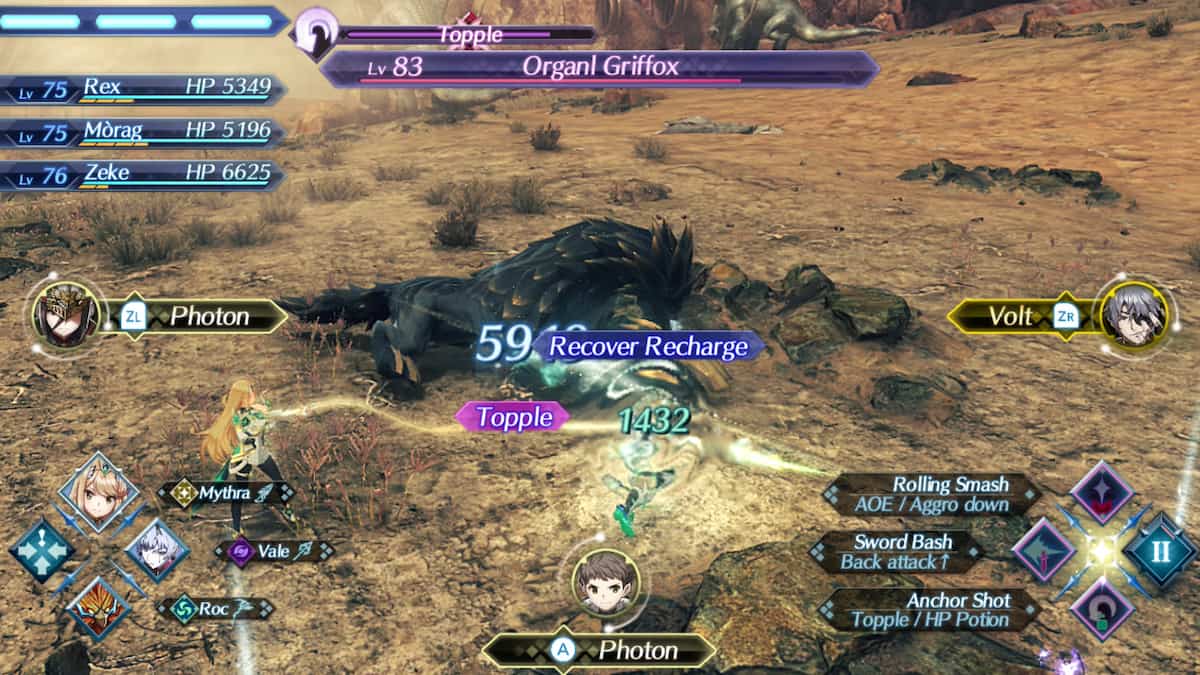This screenshot has width=1200, height=675.
Task: Click the four-arrow blade switch icon
Action: click(41, 550)
